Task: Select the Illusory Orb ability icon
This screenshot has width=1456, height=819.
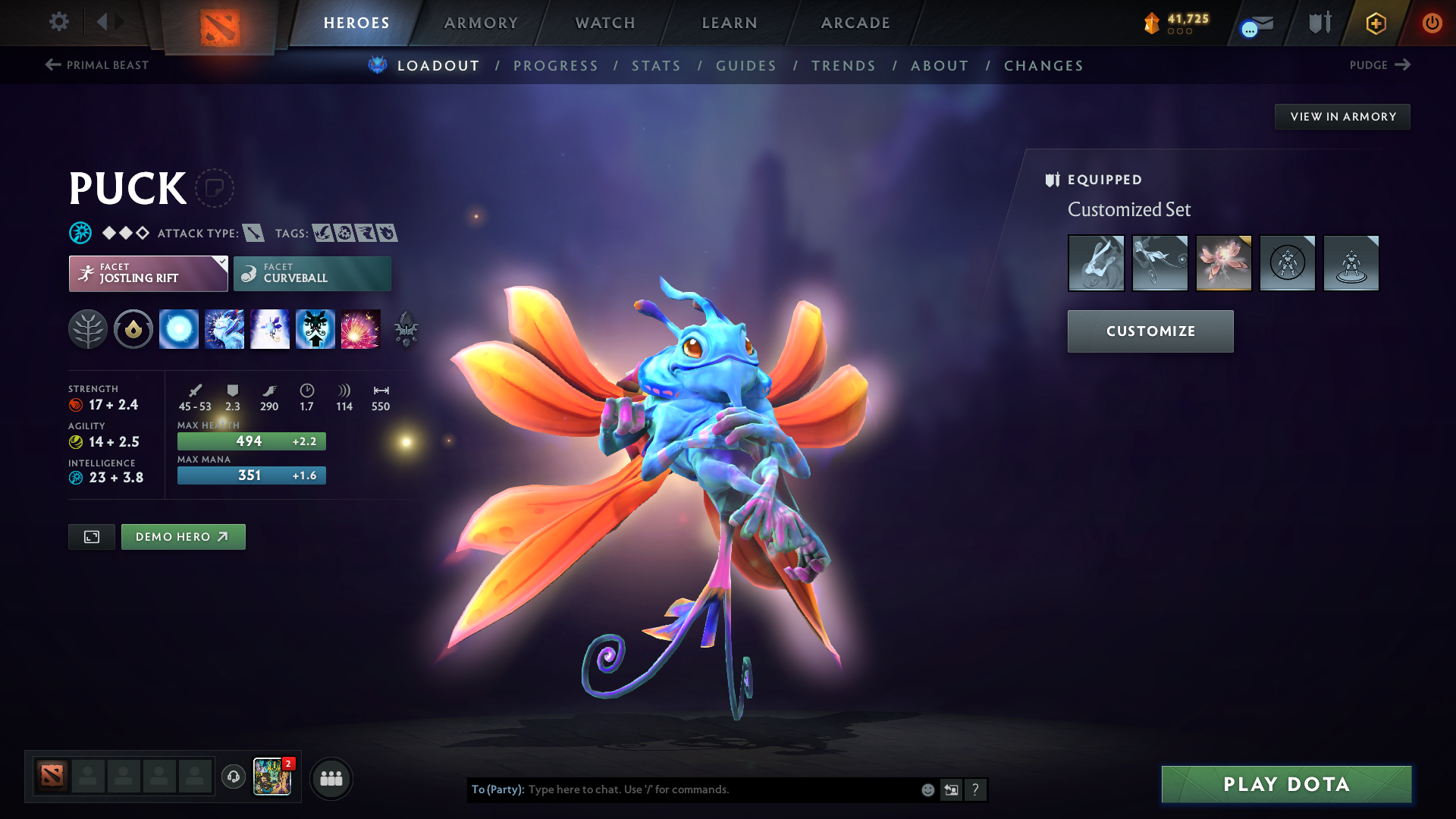Action: pos(178,328)
